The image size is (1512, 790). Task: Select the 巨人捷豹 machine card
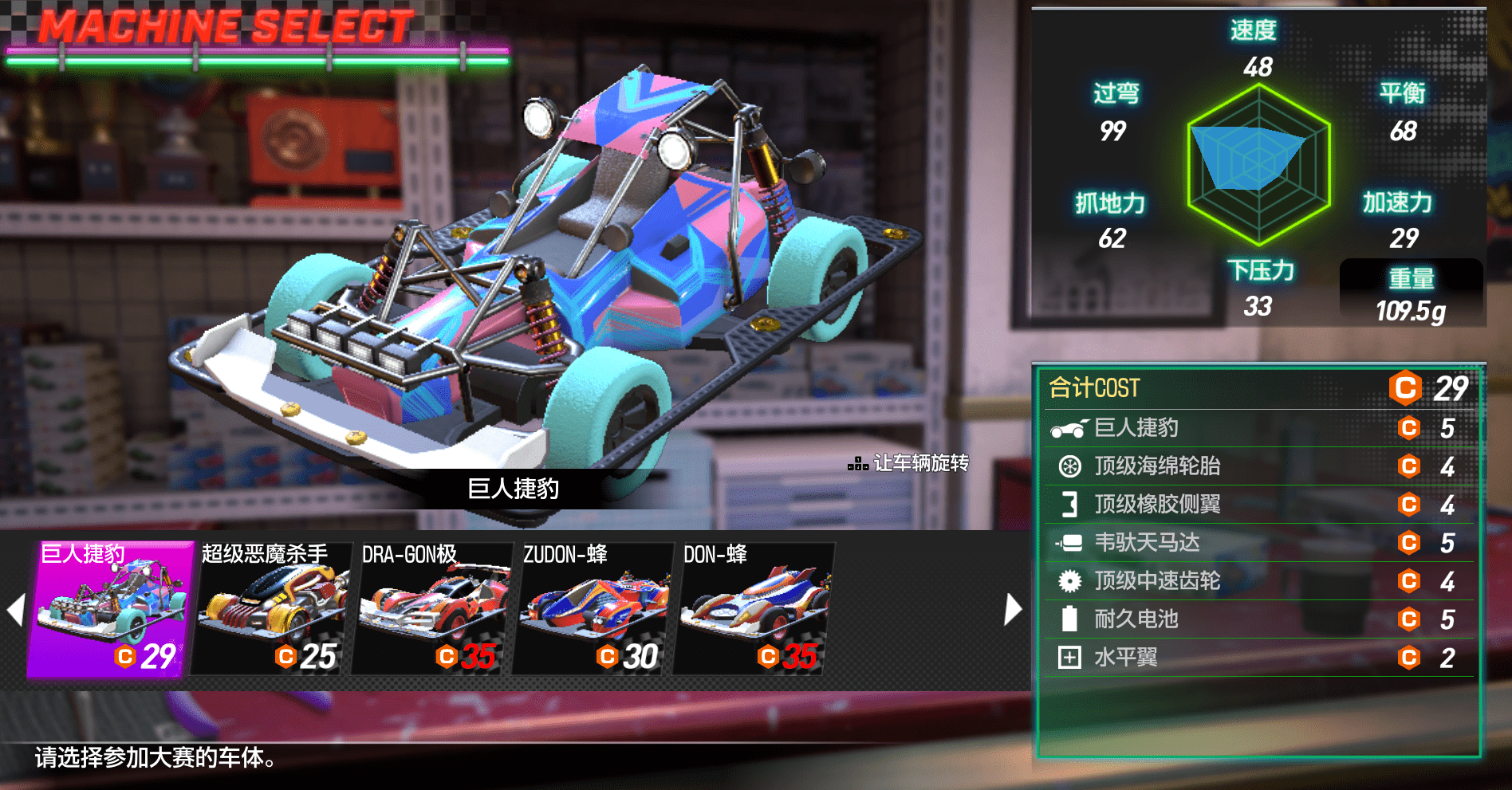(111, 610)
